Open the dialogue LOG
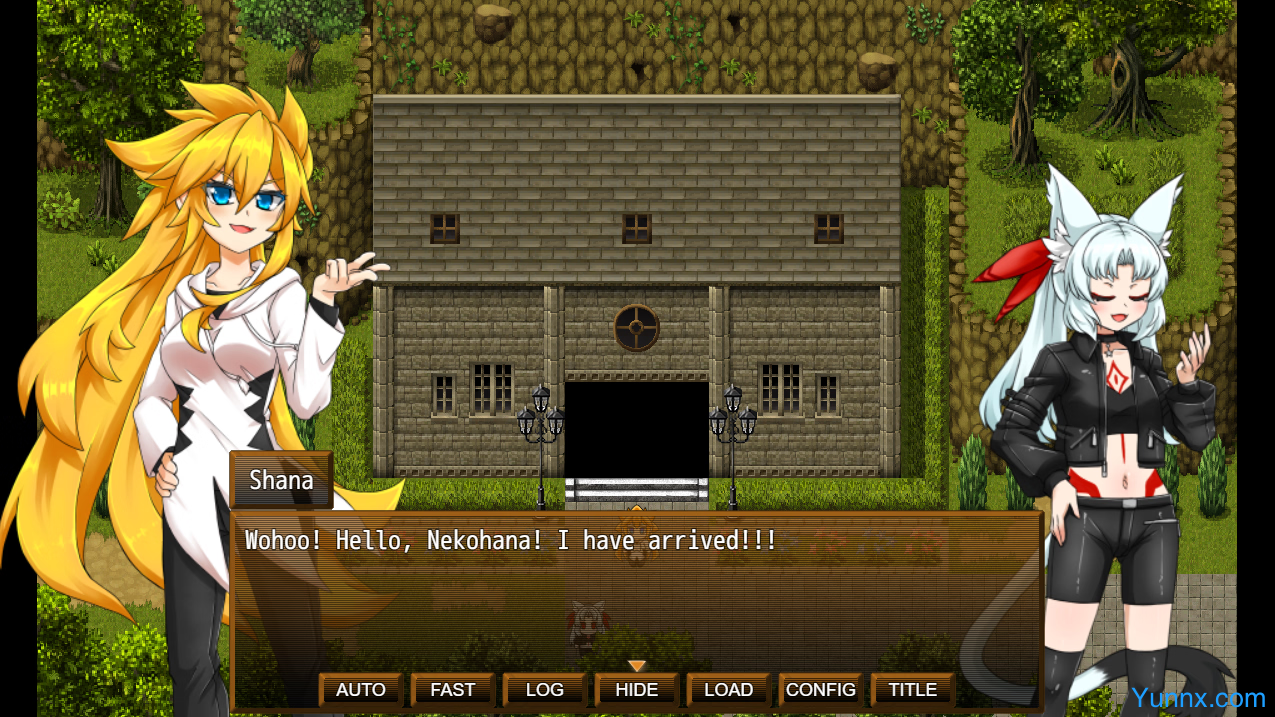 coord(545,690)
